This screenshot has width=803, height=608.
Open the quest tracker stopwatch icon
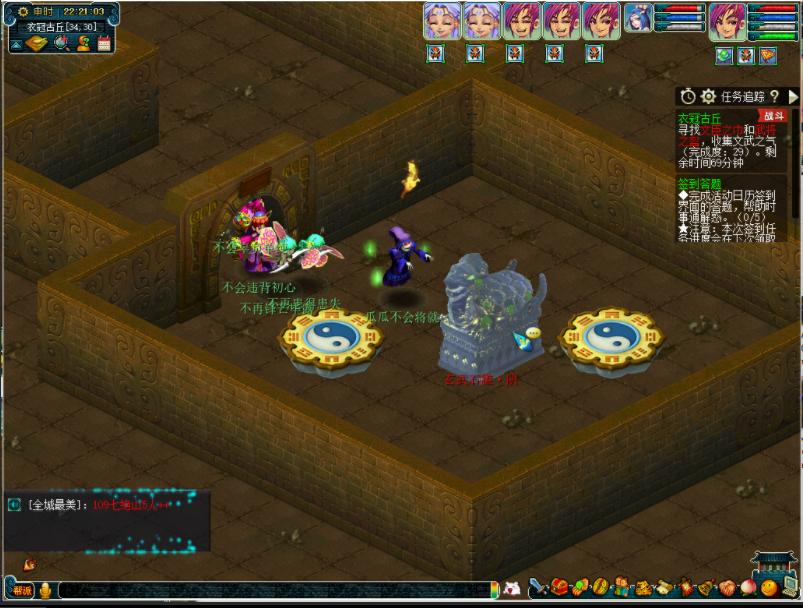point(688,97)
